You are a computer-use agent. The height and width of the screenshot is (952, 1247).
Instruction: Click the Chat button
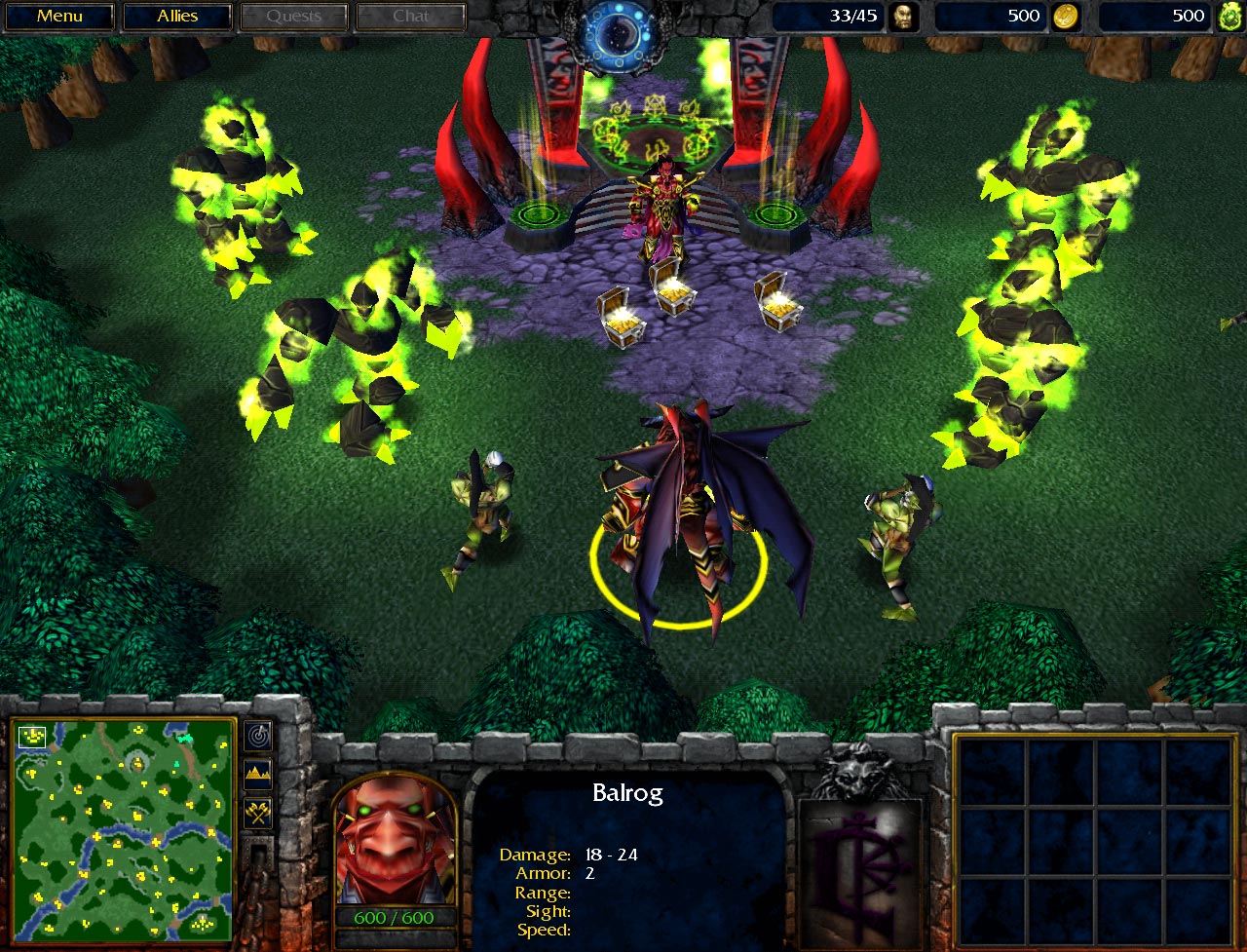pos(410,16)
